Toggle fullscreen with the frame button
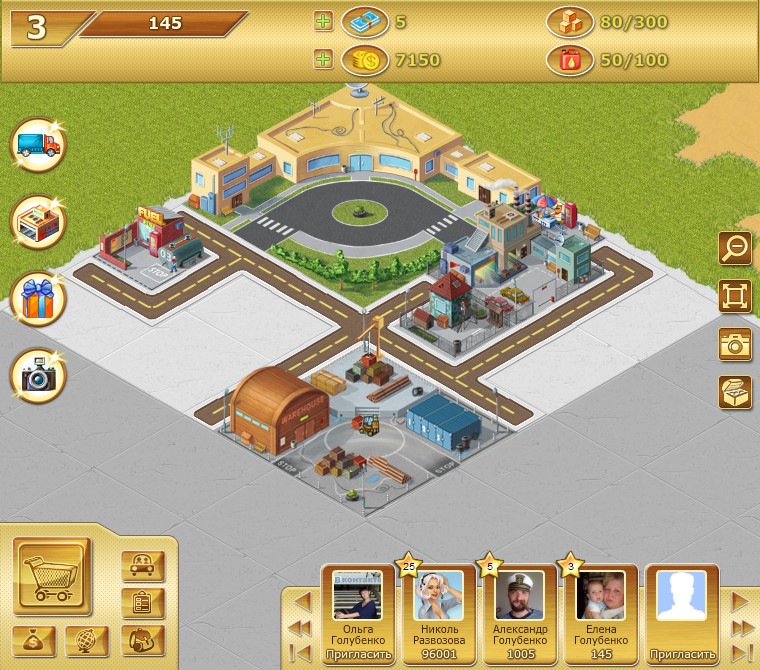Image resolution: width=760 pixels, height=670 pixels. tap(735, 296)
